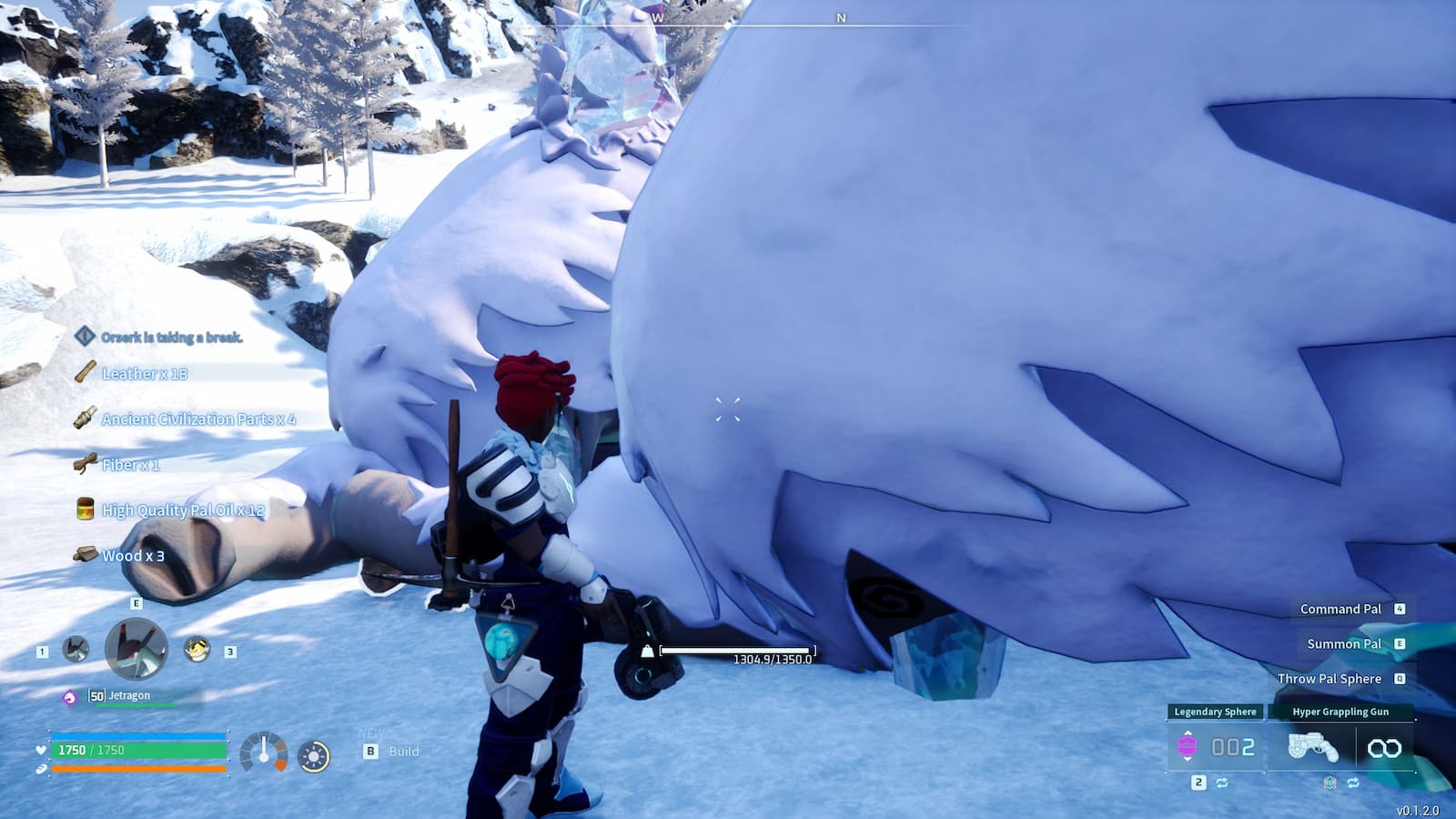Expand the sphere selector up arrow
Screen dimensions: 1456x819
point(1188,733)
